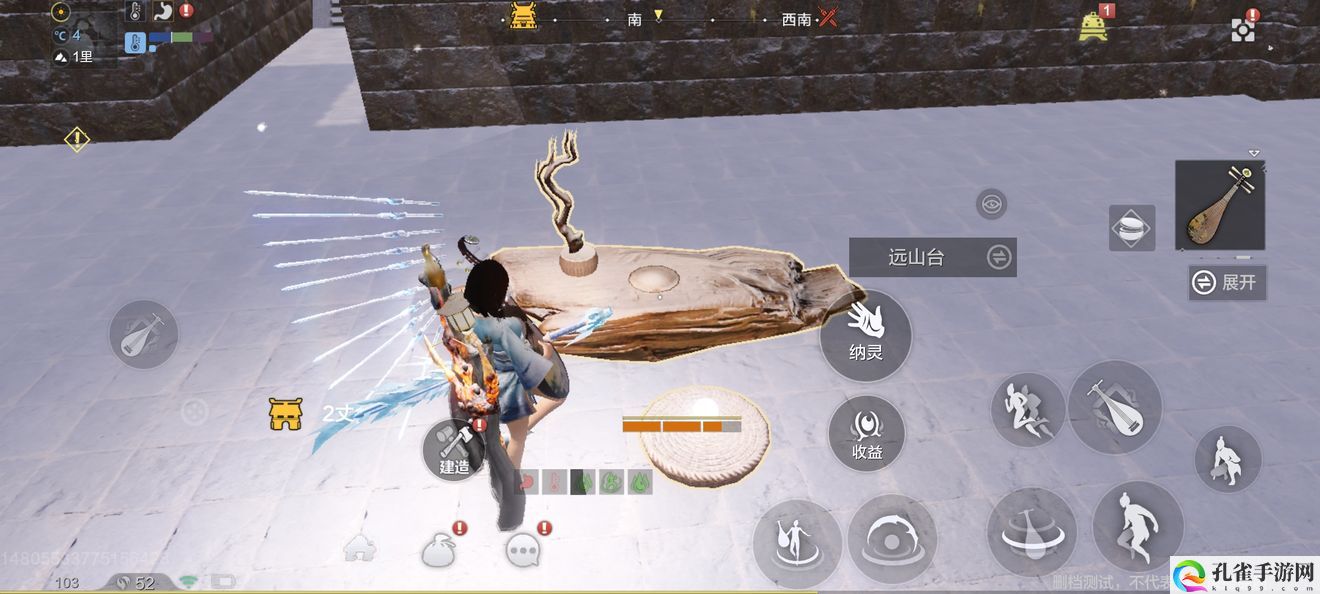Open the bag pouch icon
1320x594 pixels.
439,549
